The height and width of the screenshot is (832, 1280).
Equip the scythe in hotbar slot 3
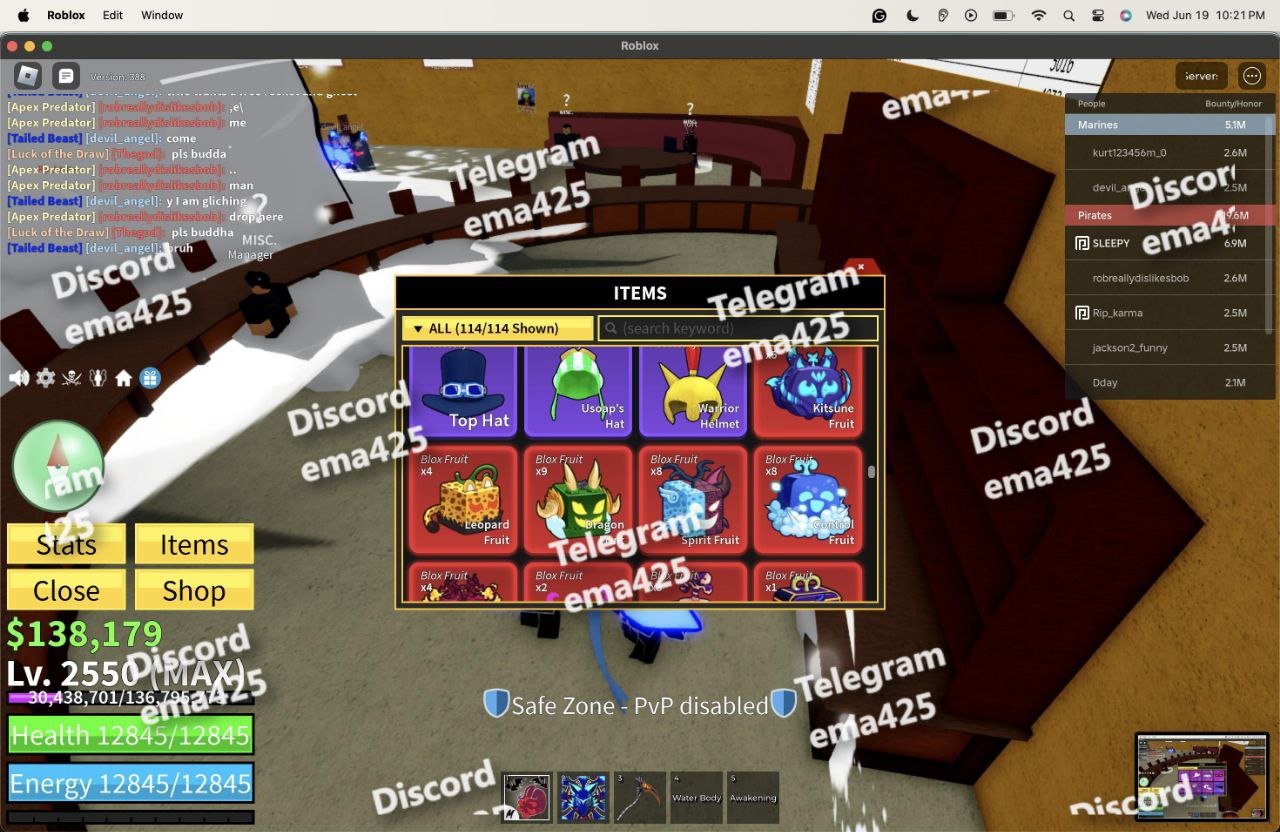tap(638, 797)
